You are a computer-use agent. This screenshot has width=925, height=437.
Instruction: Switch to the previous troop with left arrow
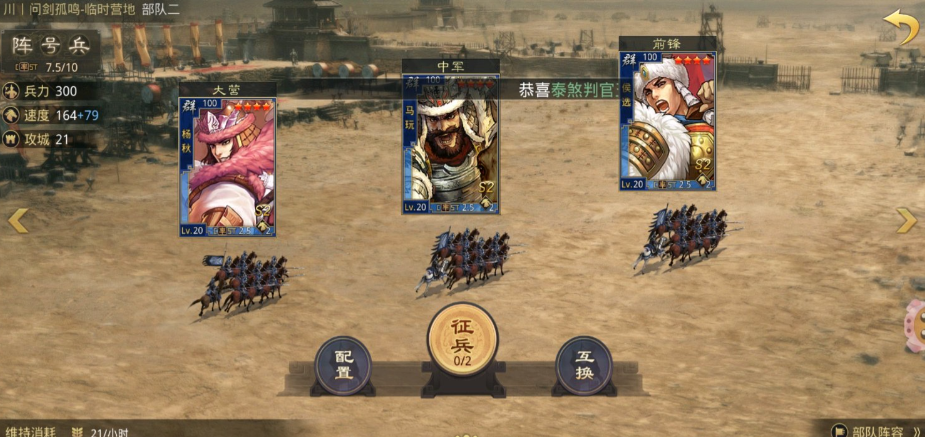pos(17,220)
